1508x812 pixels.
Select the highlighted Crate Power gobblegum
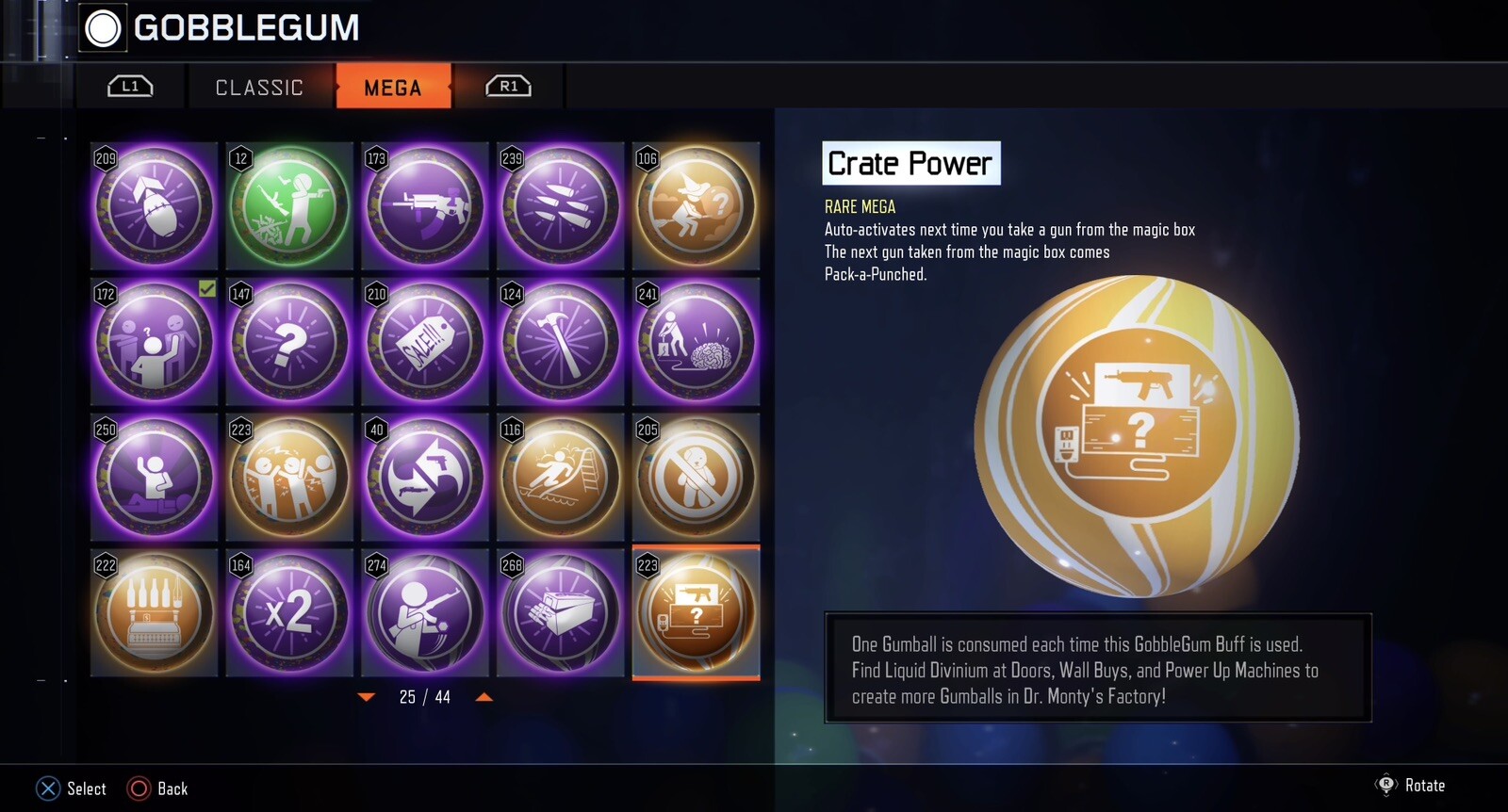tap(696, 613)
